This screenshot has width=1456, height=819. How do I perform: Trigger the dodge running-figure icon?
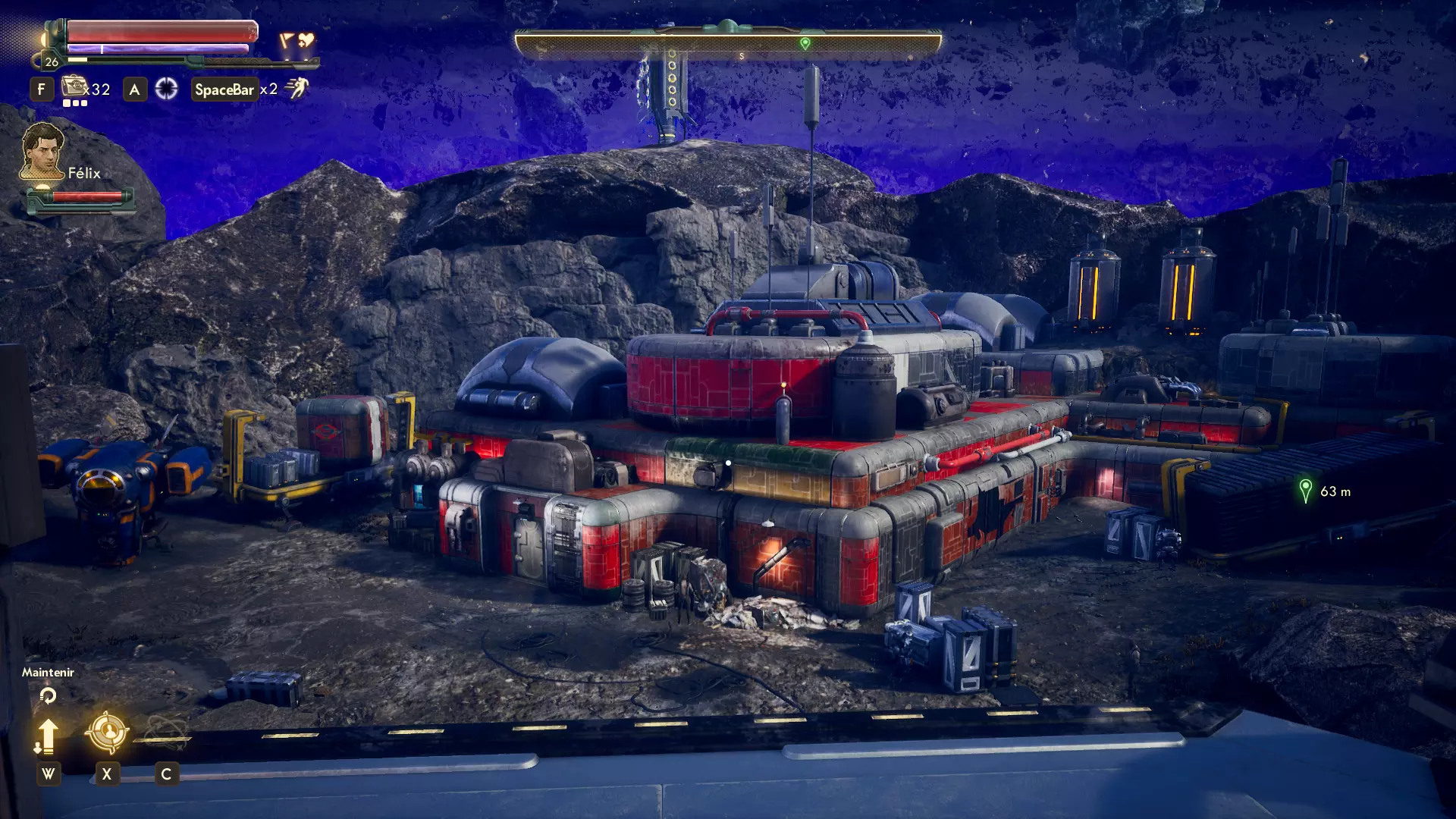coord(297,89)
